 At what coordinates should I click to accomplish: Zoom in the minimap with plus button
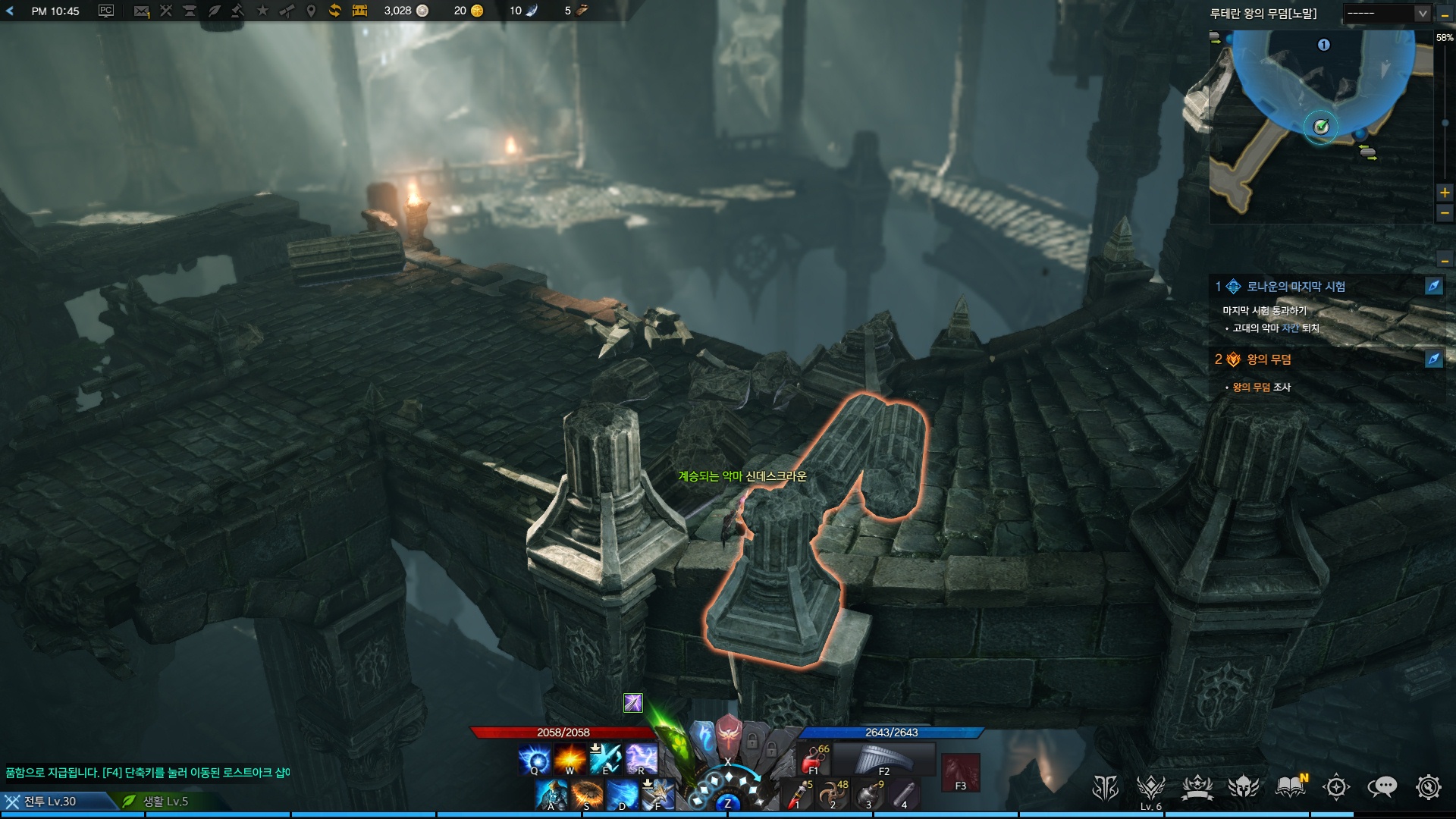pos(1445,193)
